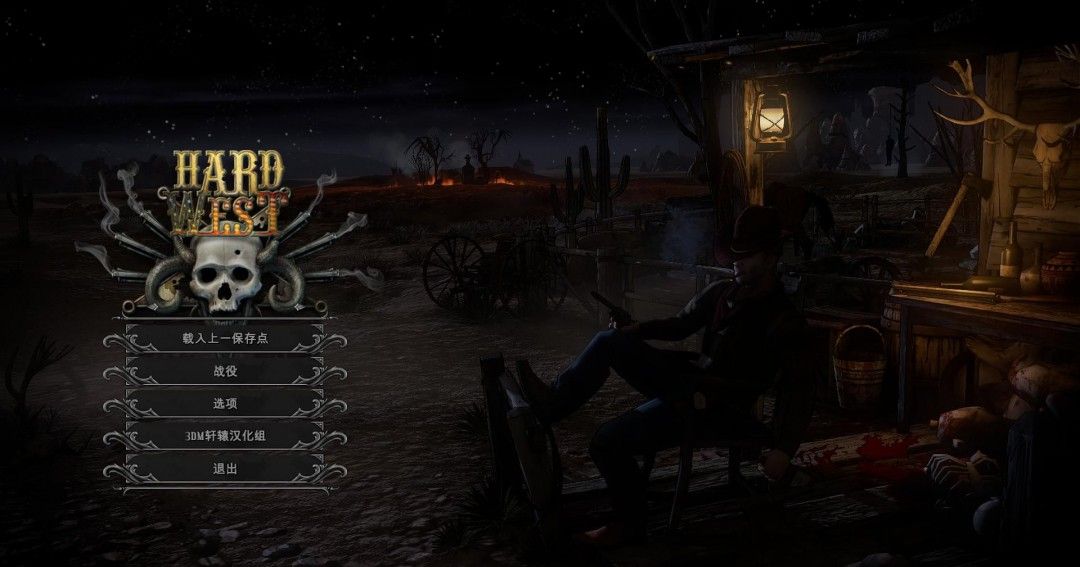Open the 选项 options menu
This screenshot has height=567, width=1080.
tap(225, 404)
